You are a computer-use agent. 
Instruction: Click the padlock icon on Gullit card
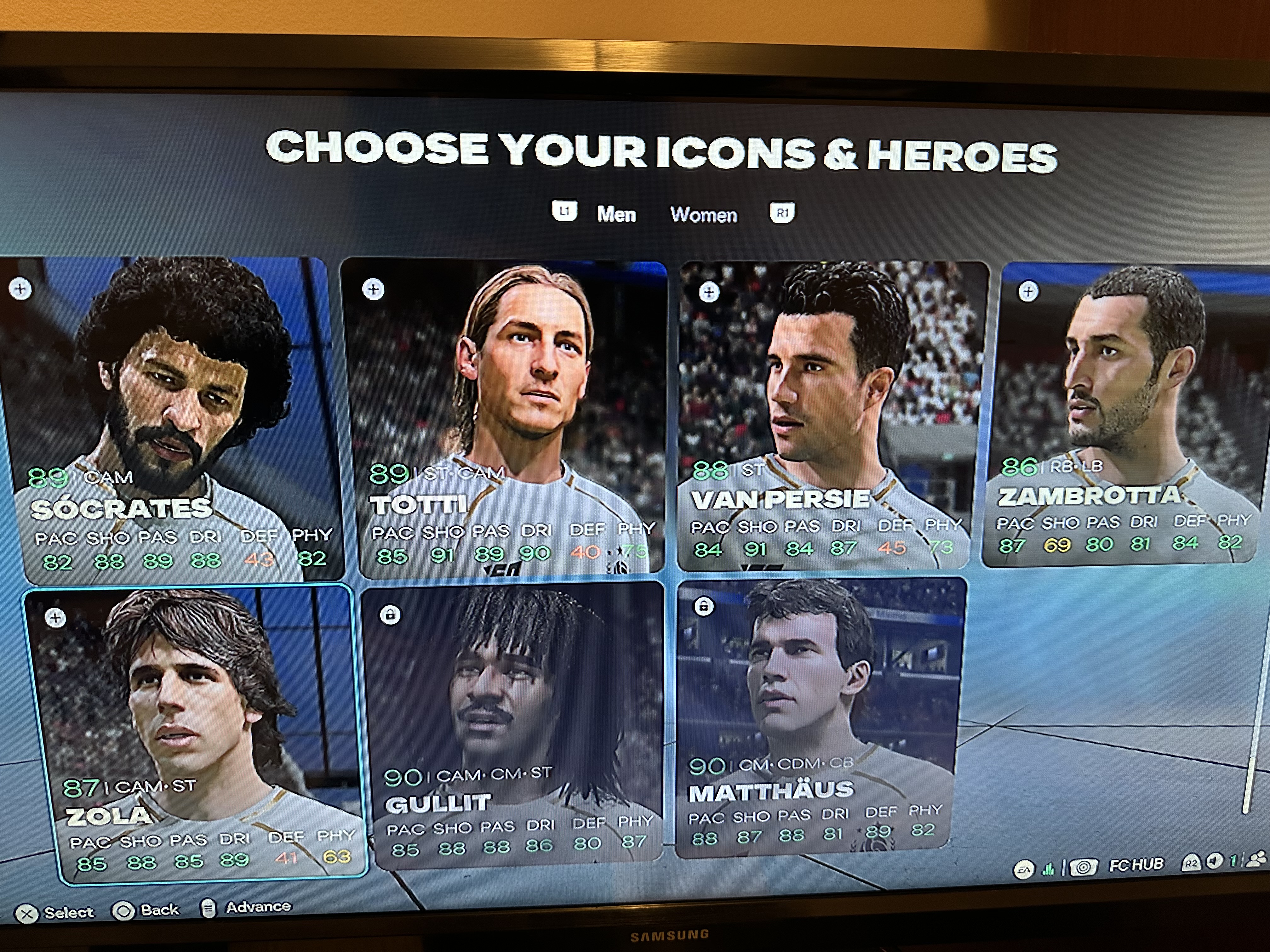coord(390,615)
